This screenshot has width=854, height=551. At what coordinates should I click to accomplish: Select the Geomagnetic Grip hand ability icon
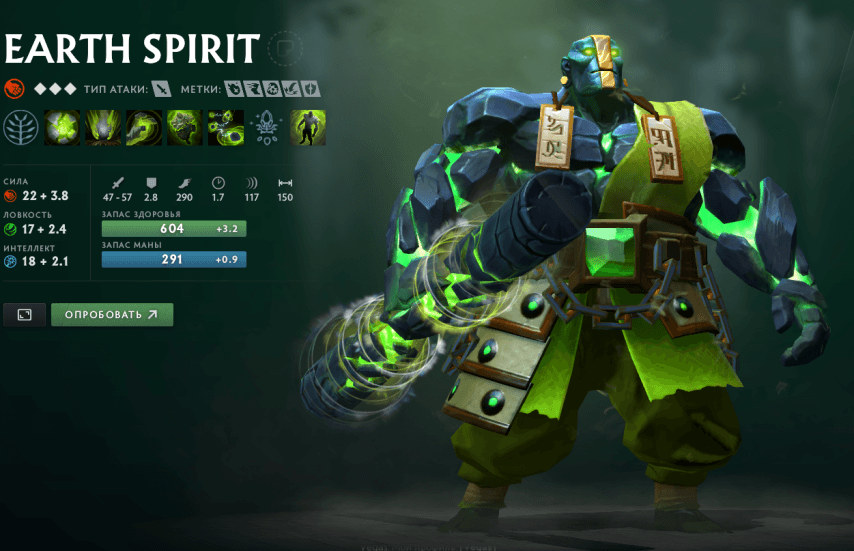coord(143,128)
